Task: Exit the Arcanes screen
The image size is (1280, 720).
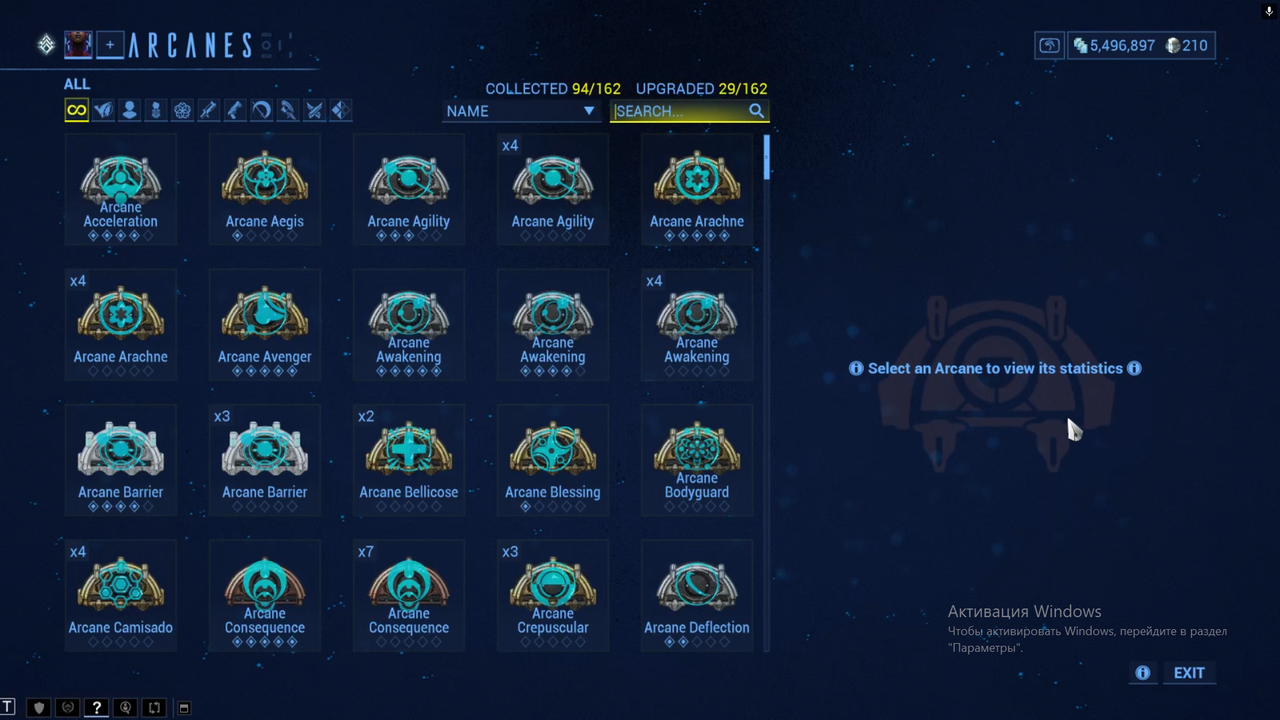Action: (1189, 673)
